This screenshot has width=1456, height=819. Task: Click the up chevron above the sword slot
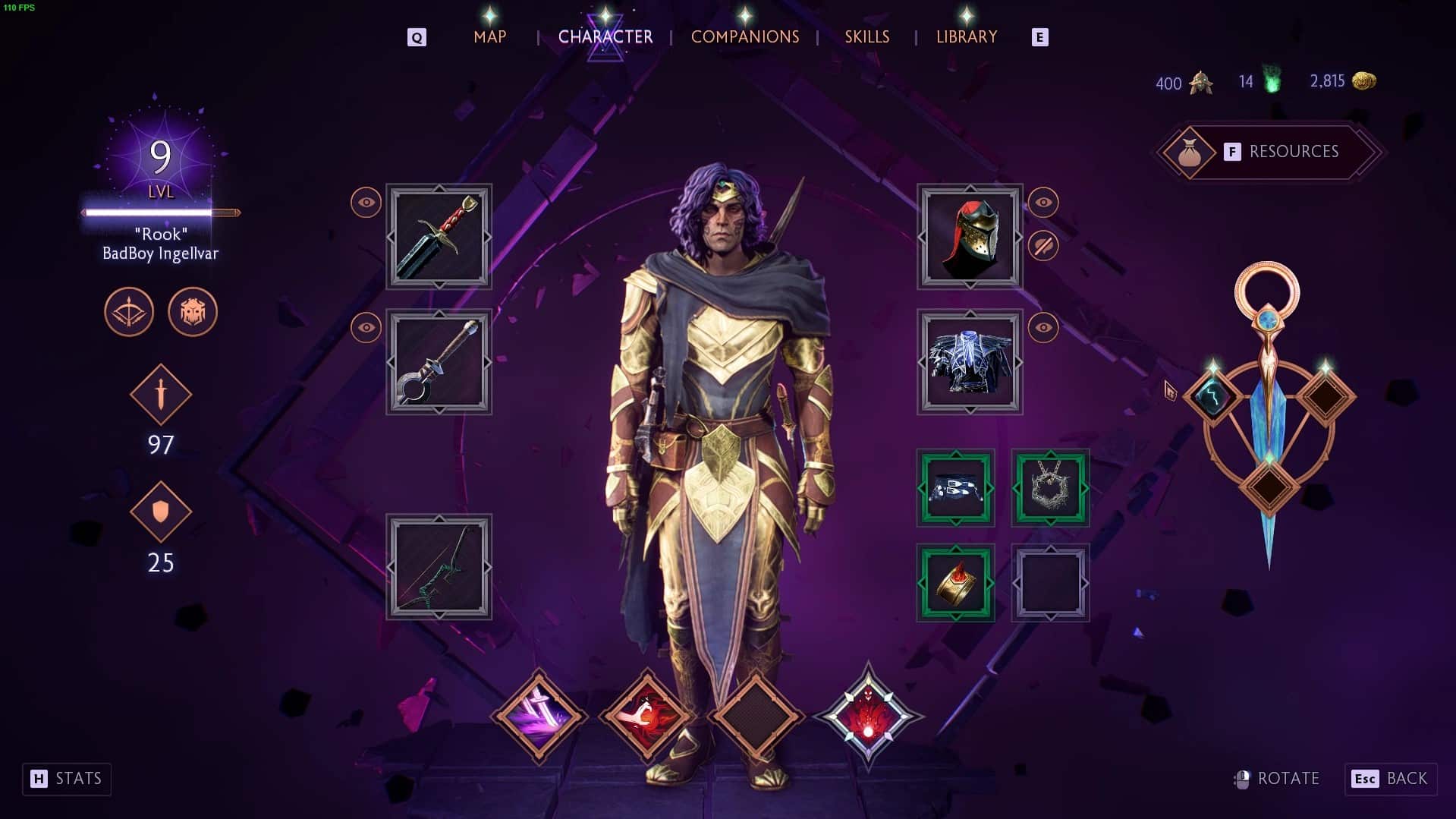pyautogui.click(x=439, y=187)
